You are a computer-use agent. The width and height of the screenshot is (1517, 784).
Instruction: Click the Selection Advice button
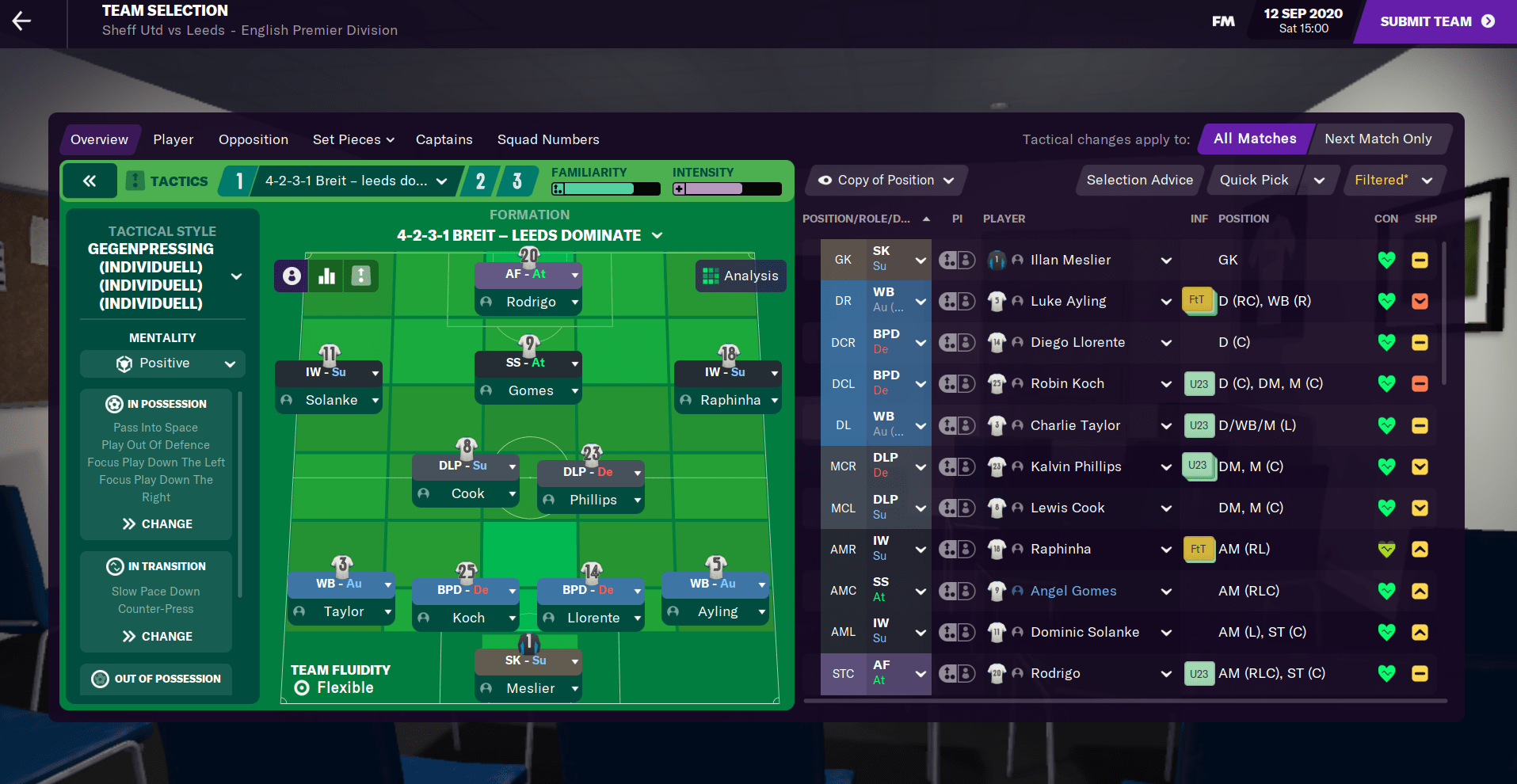click(x=1139, y=180)
